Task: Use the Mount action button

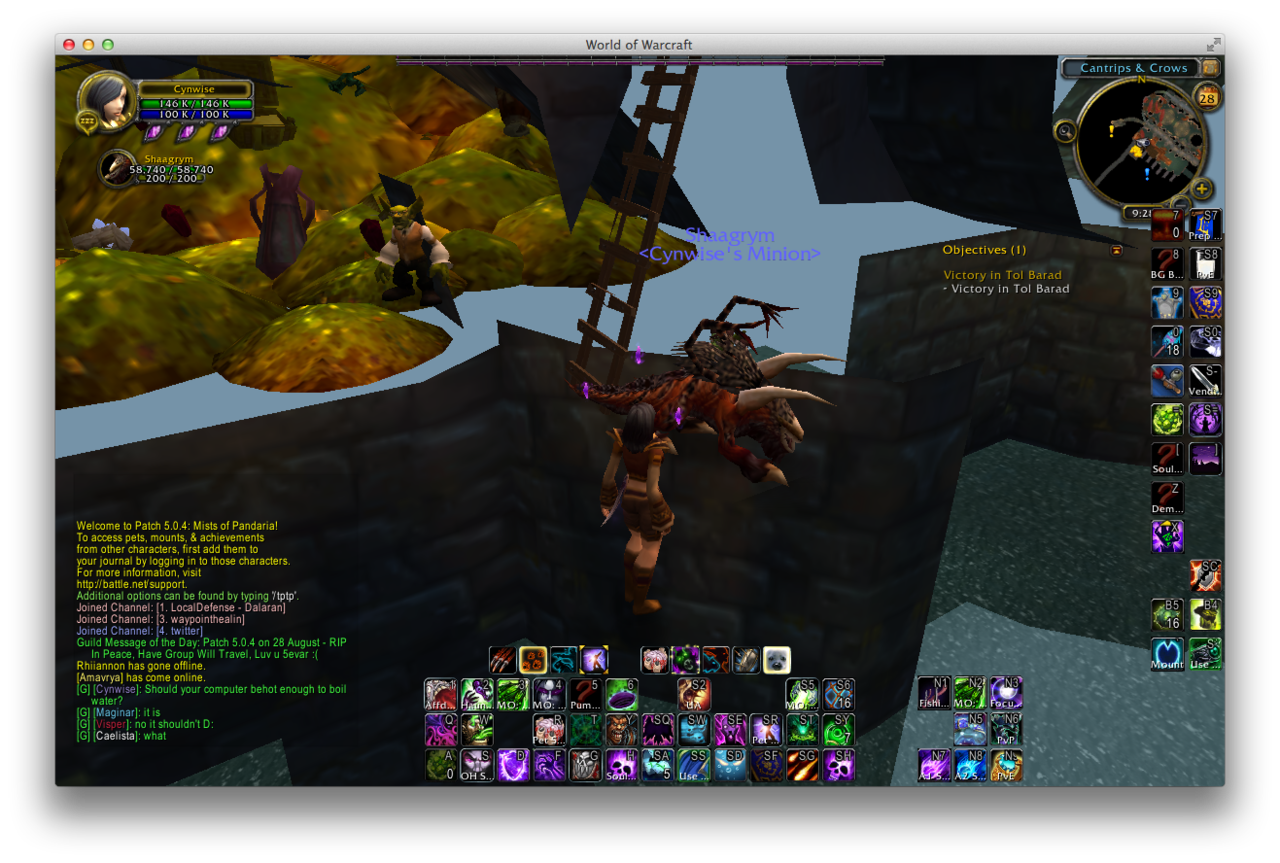Action: [1167, 654]
